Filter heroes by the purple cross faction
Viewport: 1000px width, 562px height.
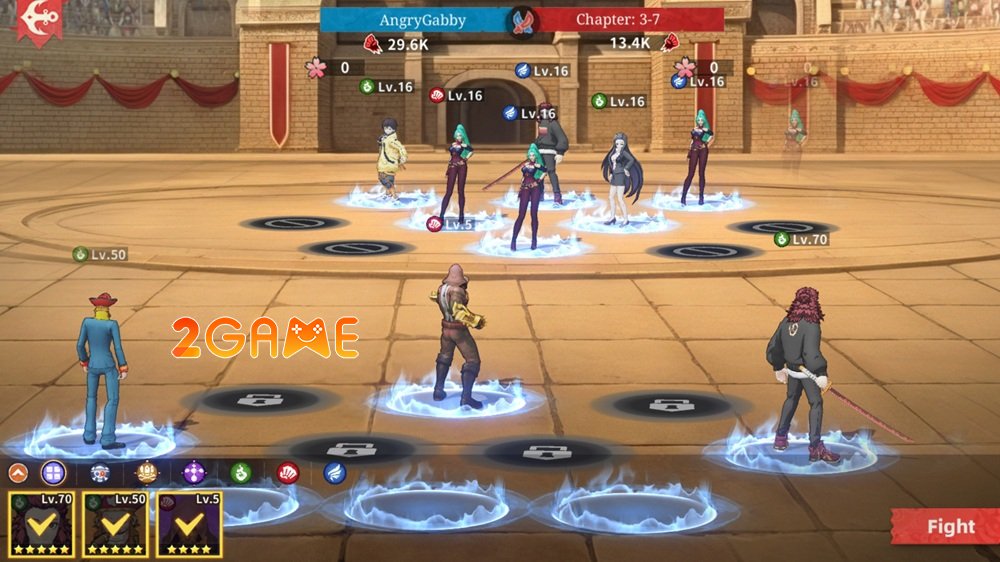tap(194, 473)
